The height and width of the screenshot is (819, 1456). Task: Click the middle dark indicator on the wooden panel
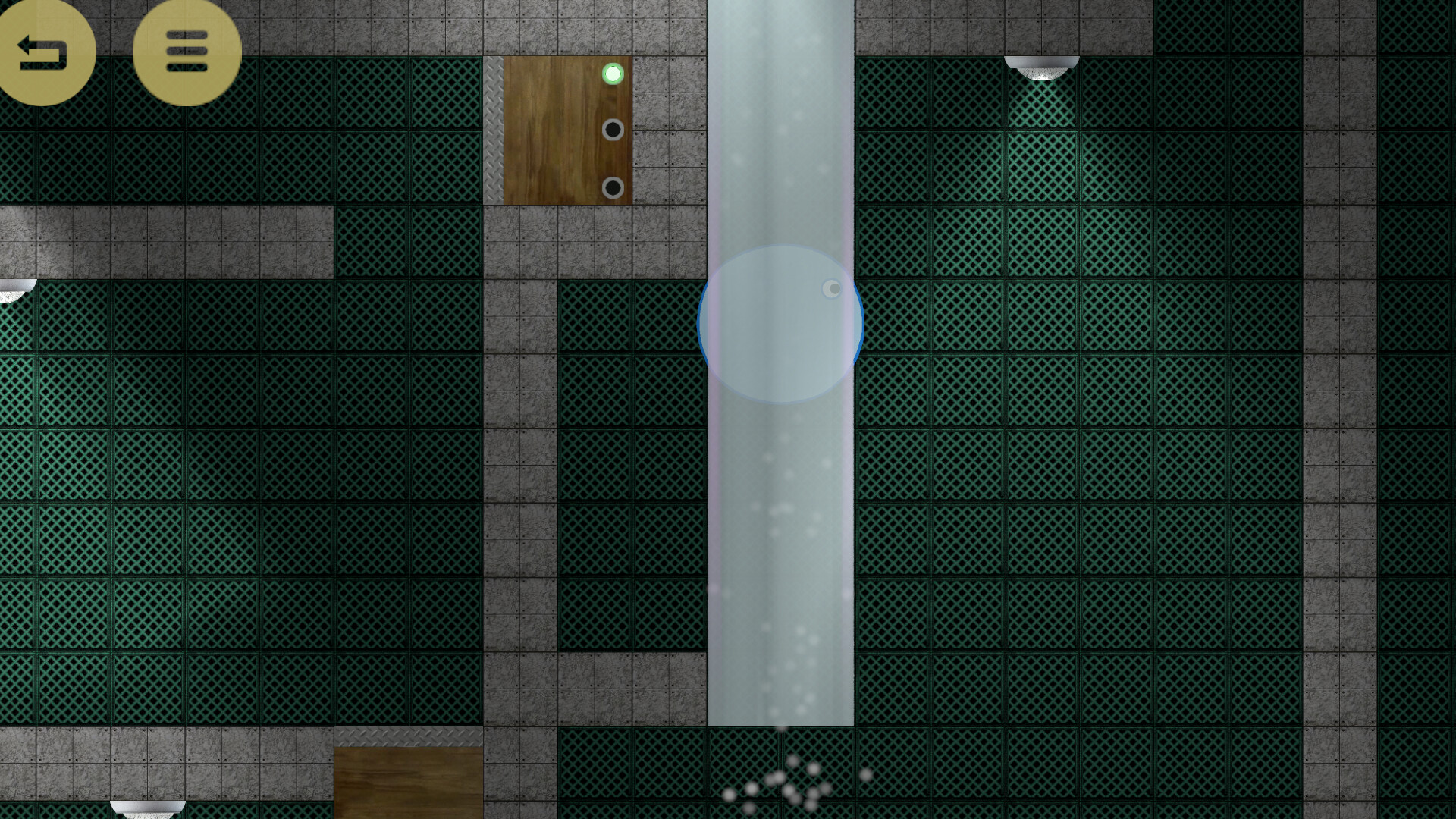pos(611,130)
